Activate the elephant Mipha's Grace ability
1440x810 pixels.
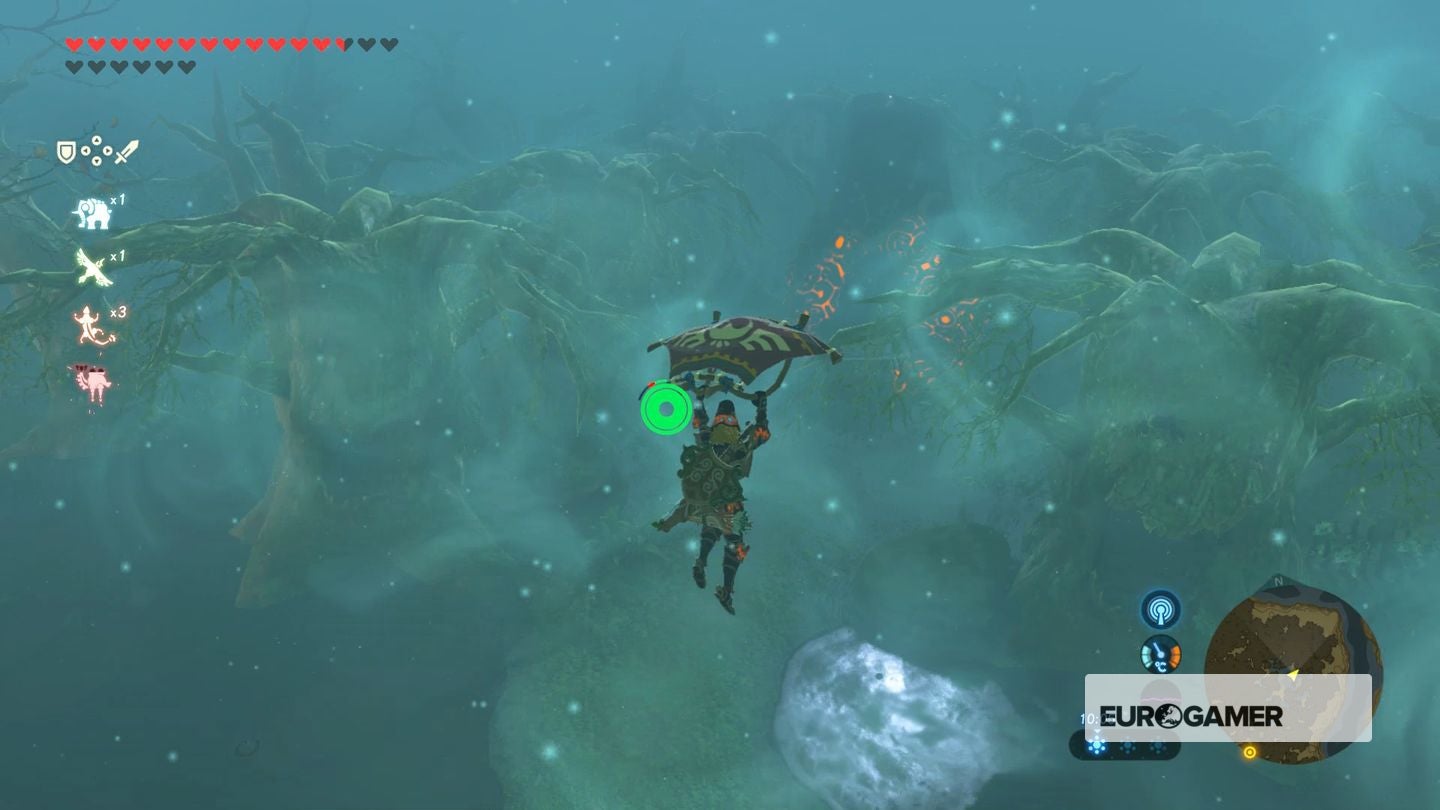[92, 212]
